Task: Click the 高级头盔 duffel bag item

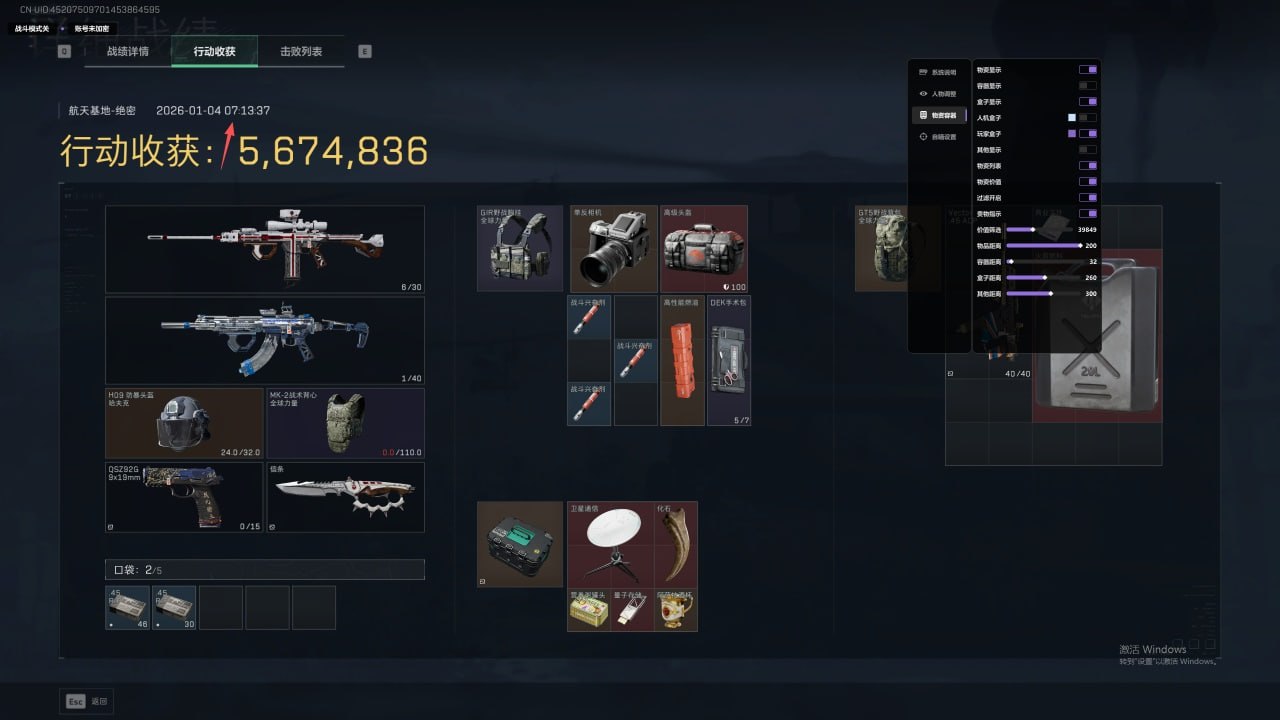Action: pos(704,248)
